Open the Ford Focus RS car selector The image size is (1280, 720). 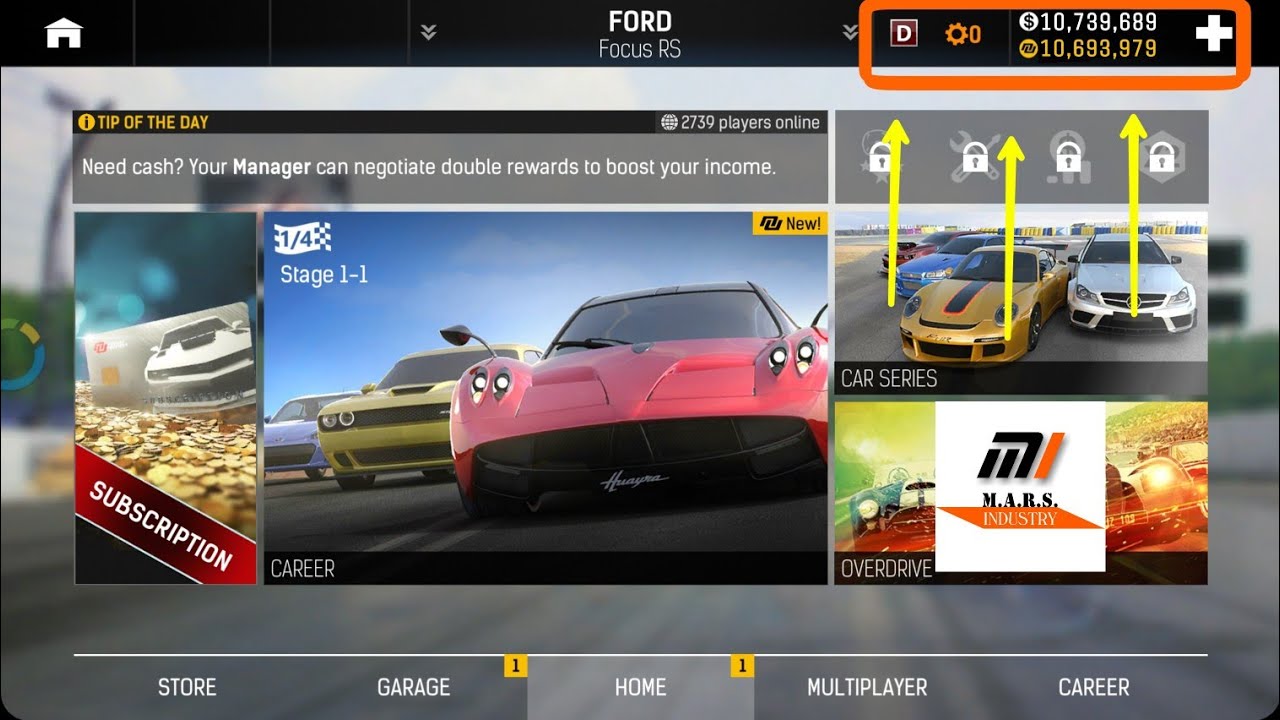coord(639,34)
